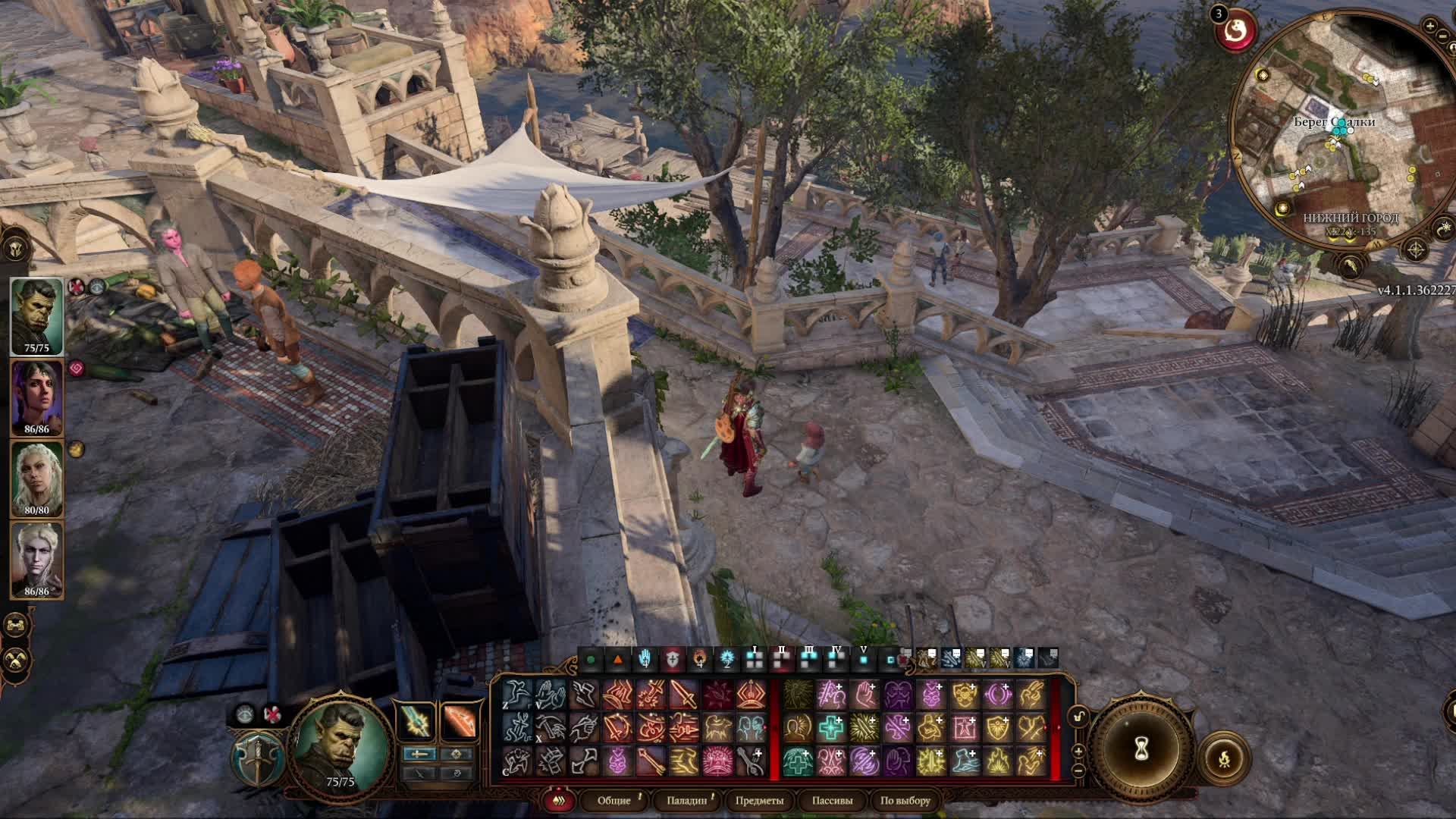Viewport: 1456px width, 819px height.
Task: Open the campfire rest menu
Action: tap(1223, 758)
